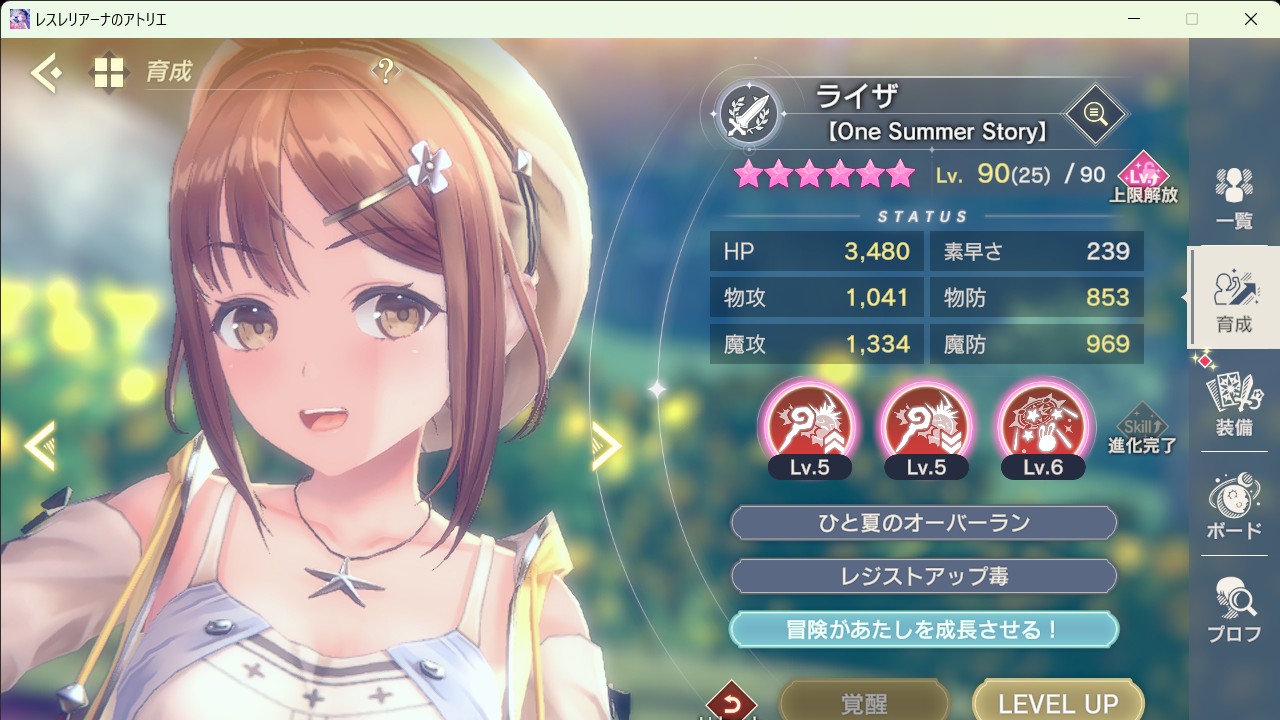This screenshot has width=1280, height=720.
Task: Show help via the question mark icon
Action: [x=385, y=71]
